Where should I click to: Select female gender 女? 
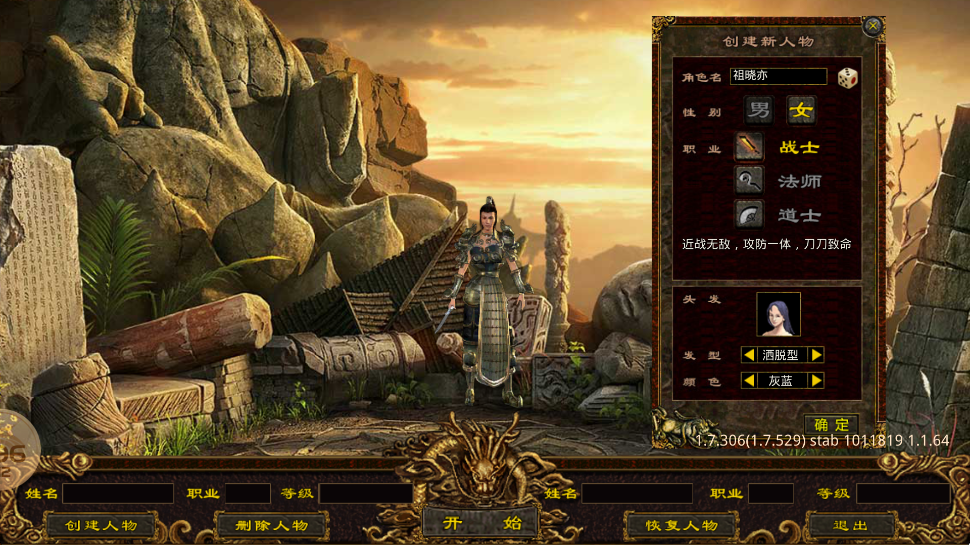(x=800, y=111)
